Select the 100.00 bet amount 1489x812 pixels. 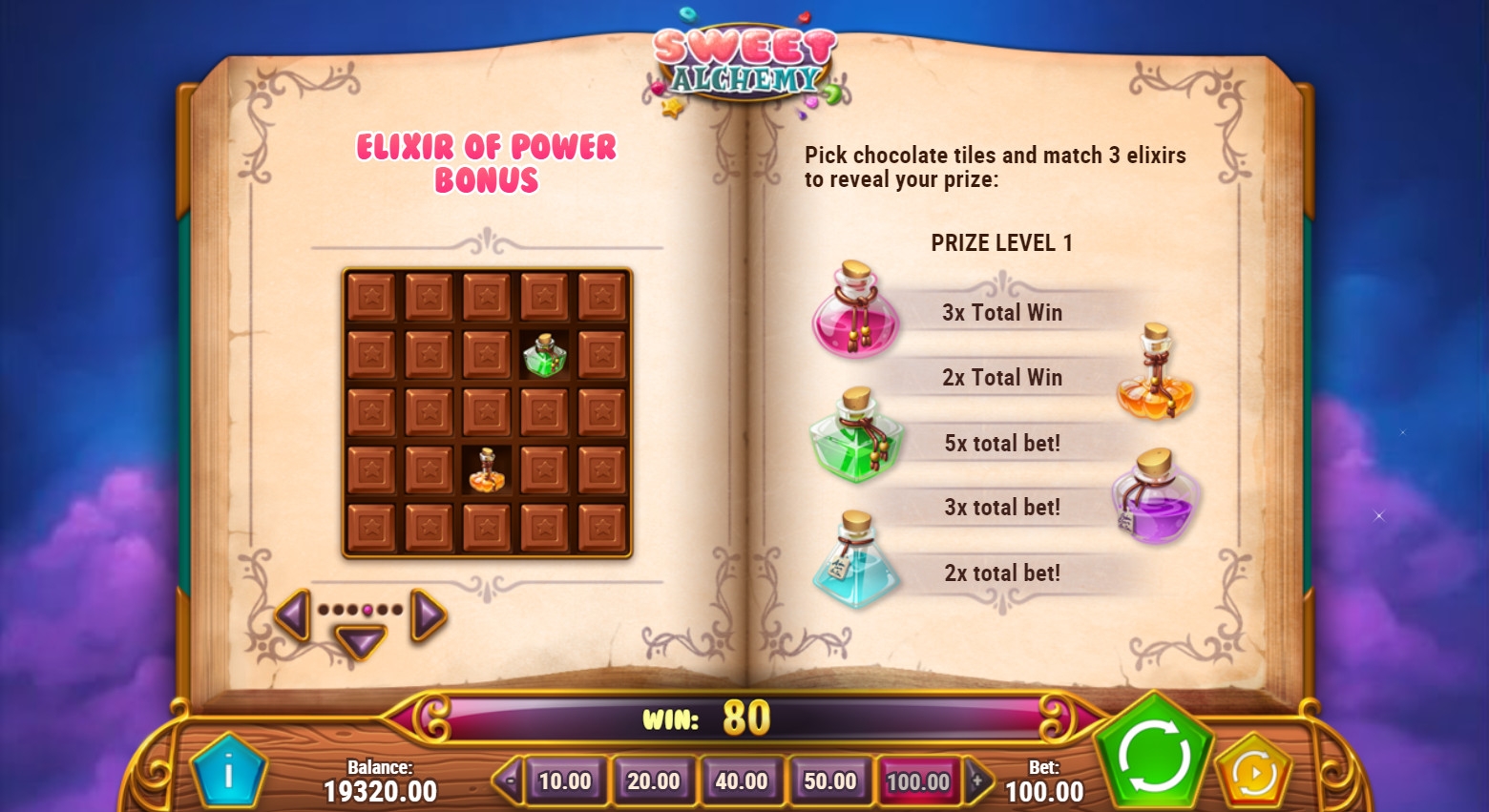click(918, 781)
